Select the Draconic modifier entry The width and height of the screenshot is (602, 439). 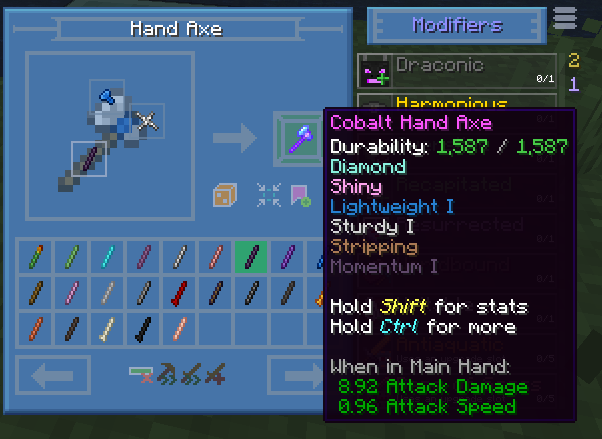click(x=458, y=70)
